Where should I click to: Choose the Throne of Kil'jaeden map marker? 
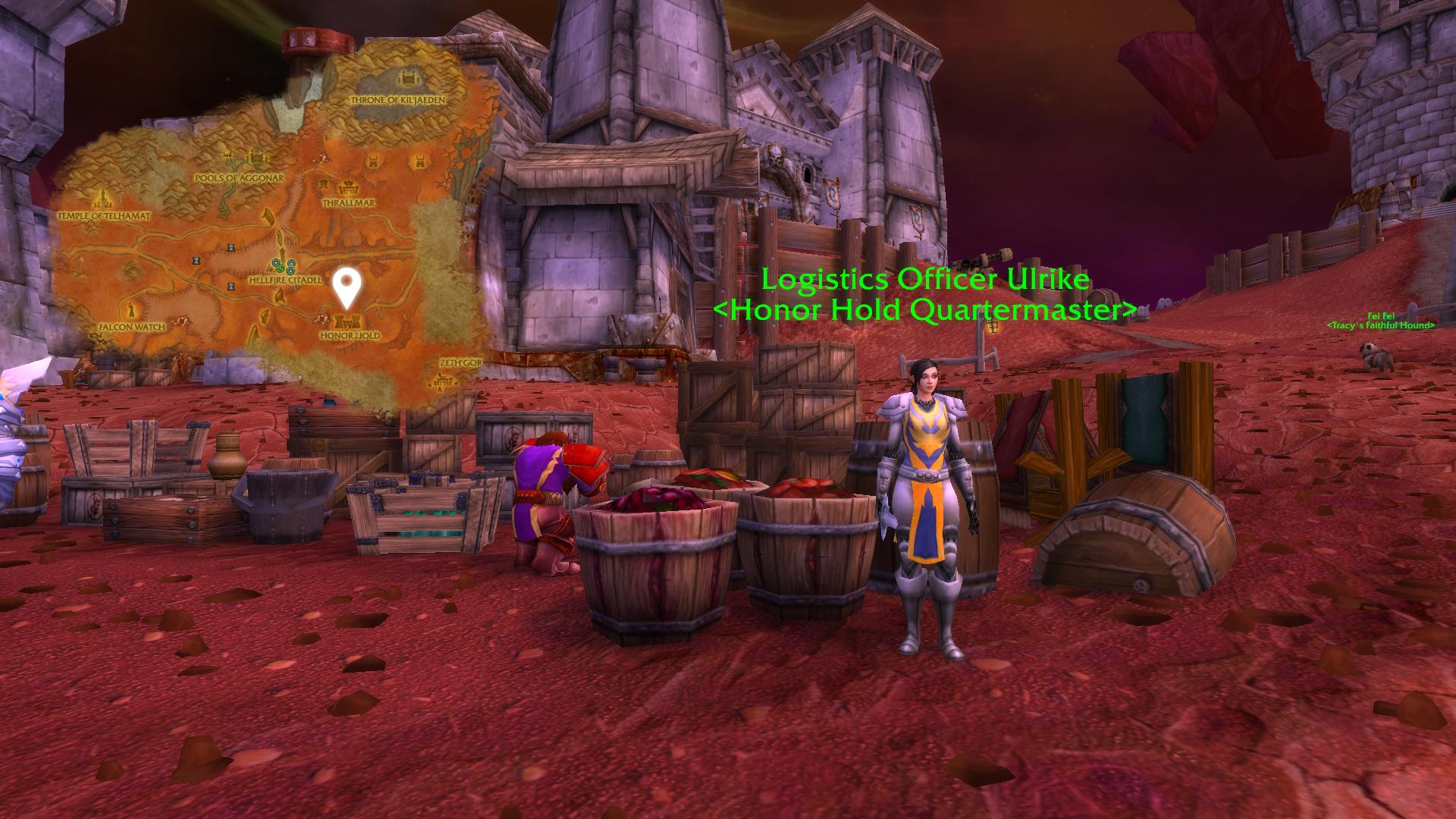(410, 80)
